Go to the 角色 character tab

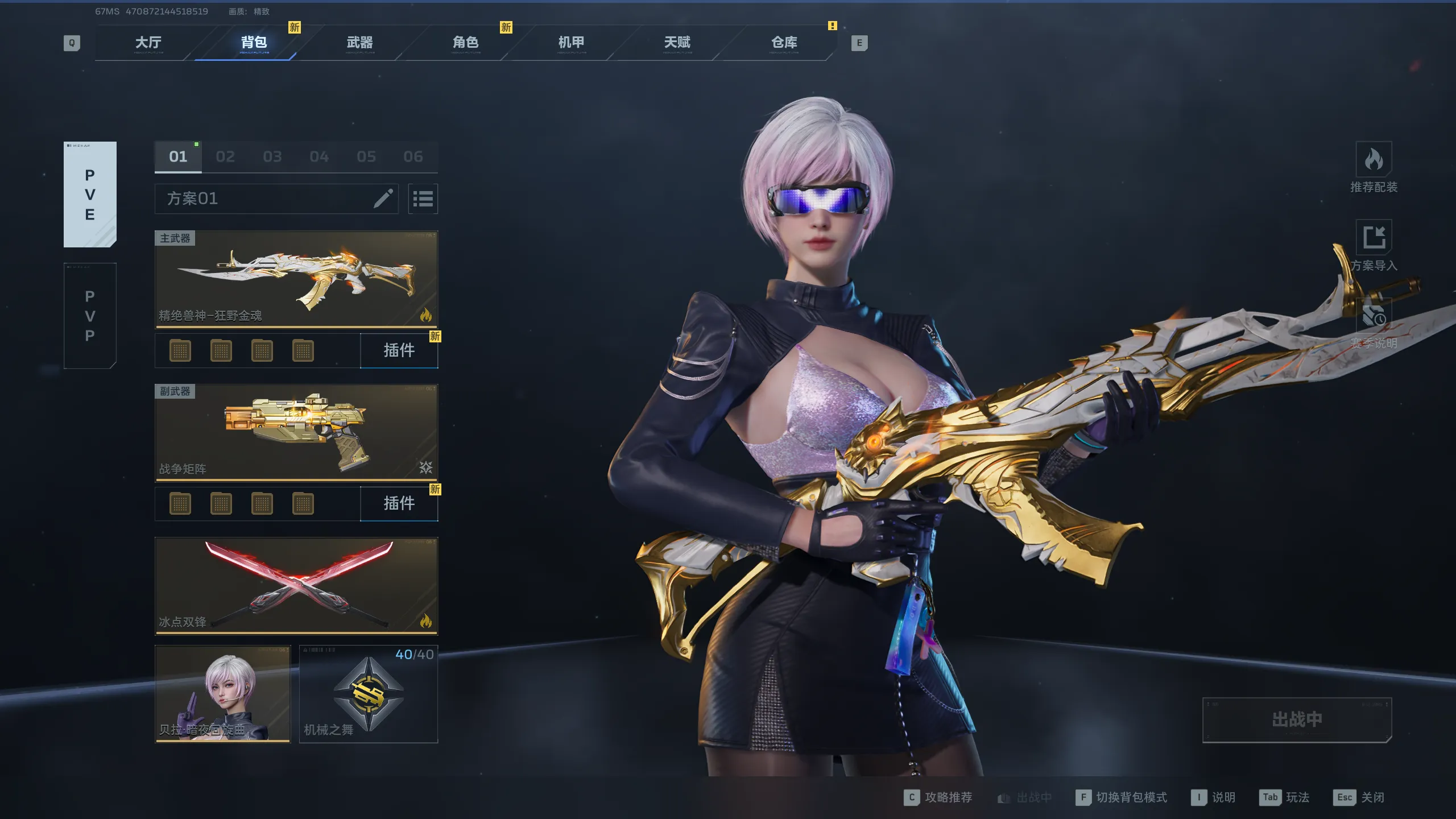click(x=466, y=43)
